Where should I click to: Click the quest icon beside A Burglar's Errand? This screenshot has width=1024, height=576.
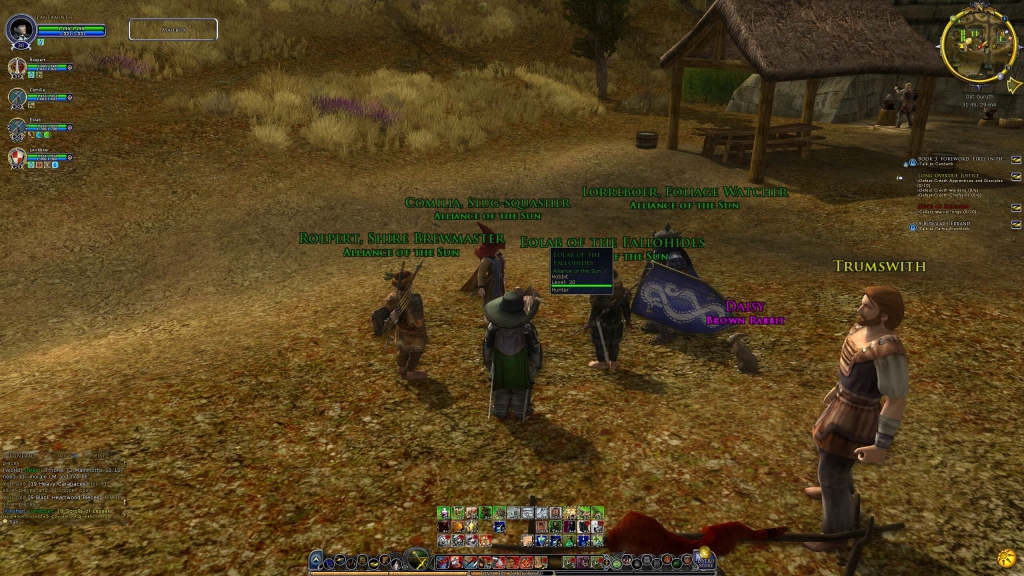pyautogui.click(x=913, y=227)
